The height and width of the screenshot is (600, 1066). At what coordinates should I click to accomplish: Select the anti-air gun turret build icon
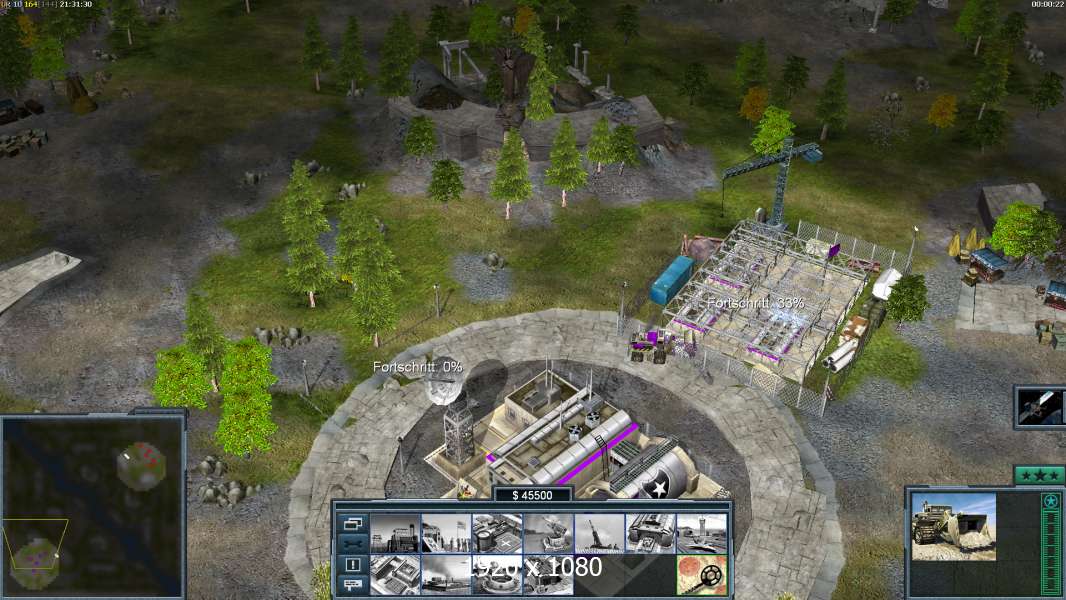tap(548, 533)
